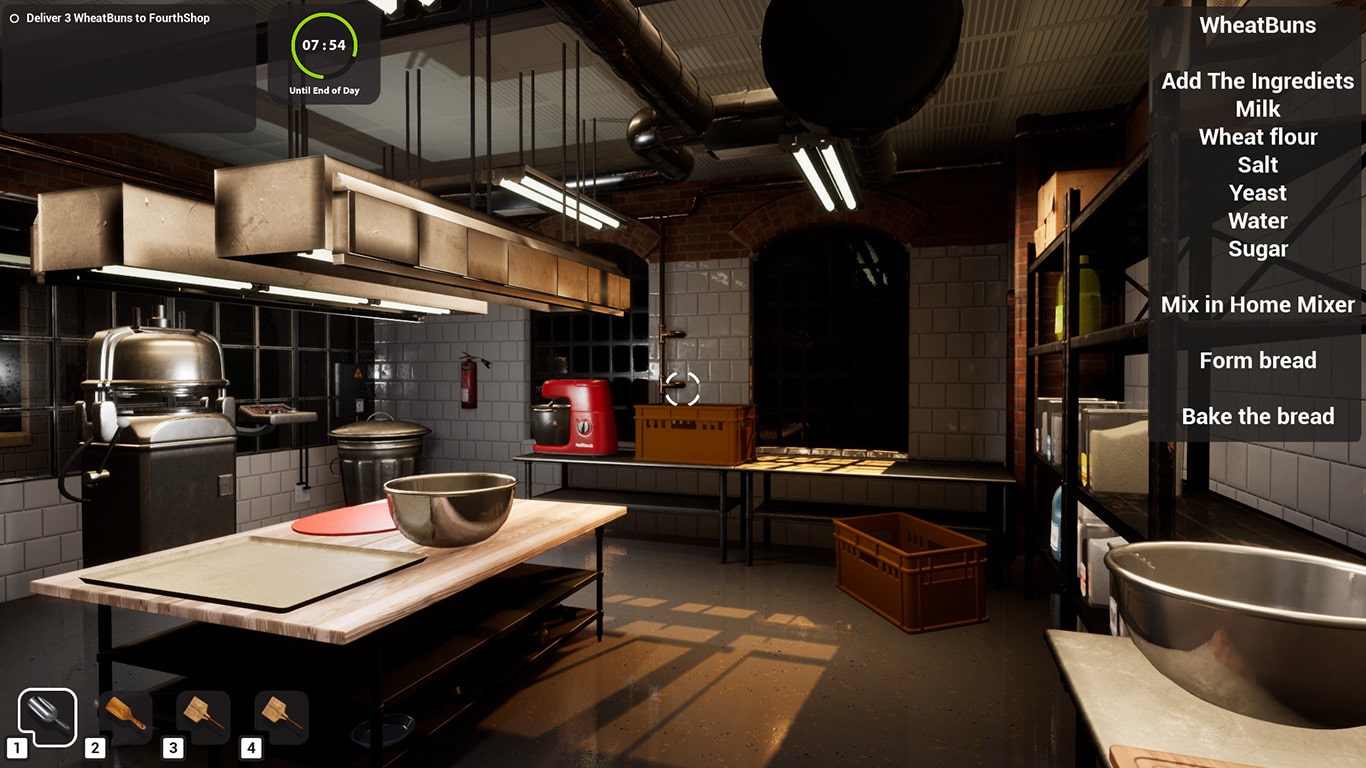The width and height of the screenshot is (1366, 768).
Task: Click the Add The Ingredients section header
Action: (x=1258, y=80)
